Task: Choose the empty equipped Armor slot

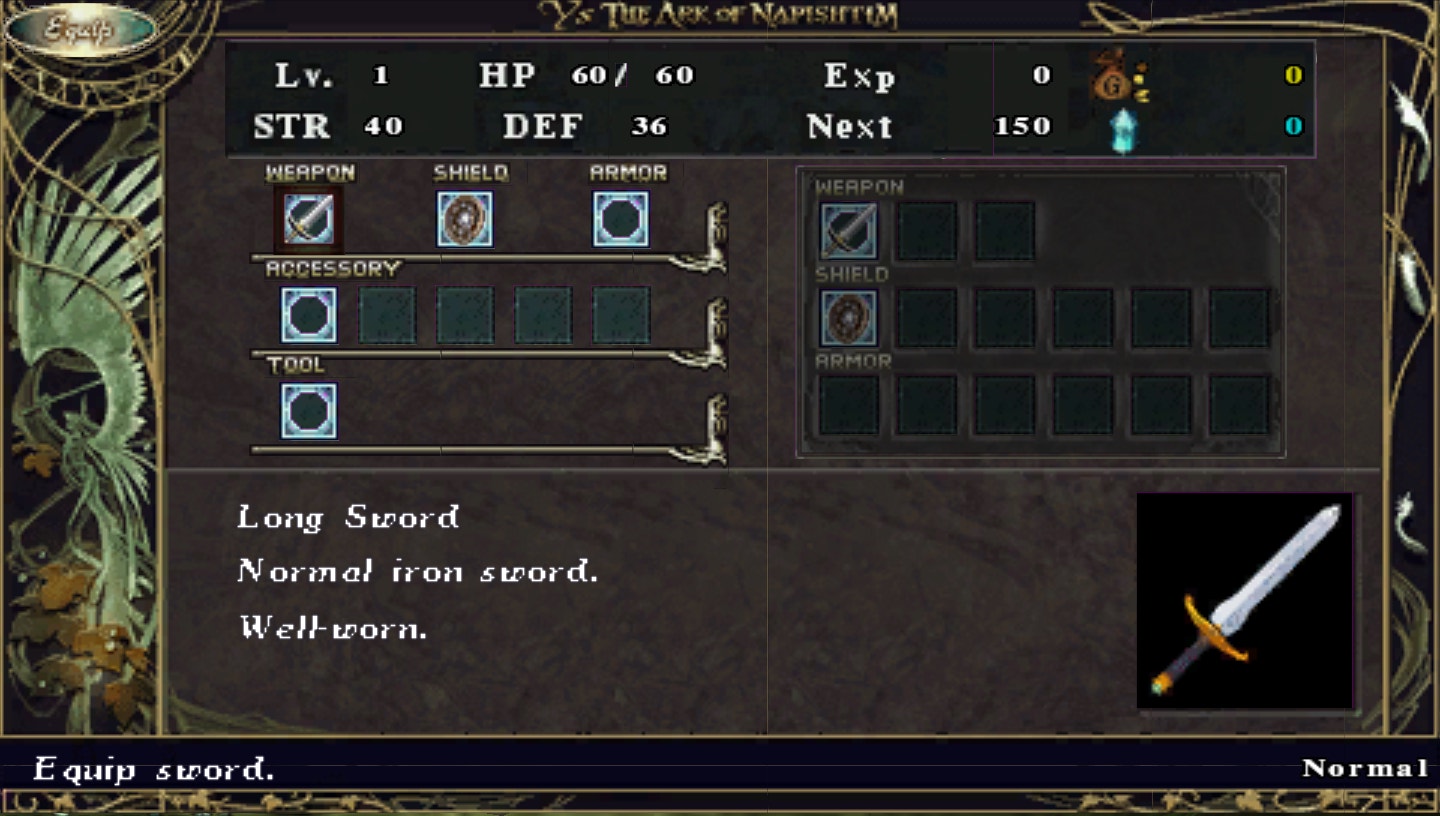Action: (621, 220)
